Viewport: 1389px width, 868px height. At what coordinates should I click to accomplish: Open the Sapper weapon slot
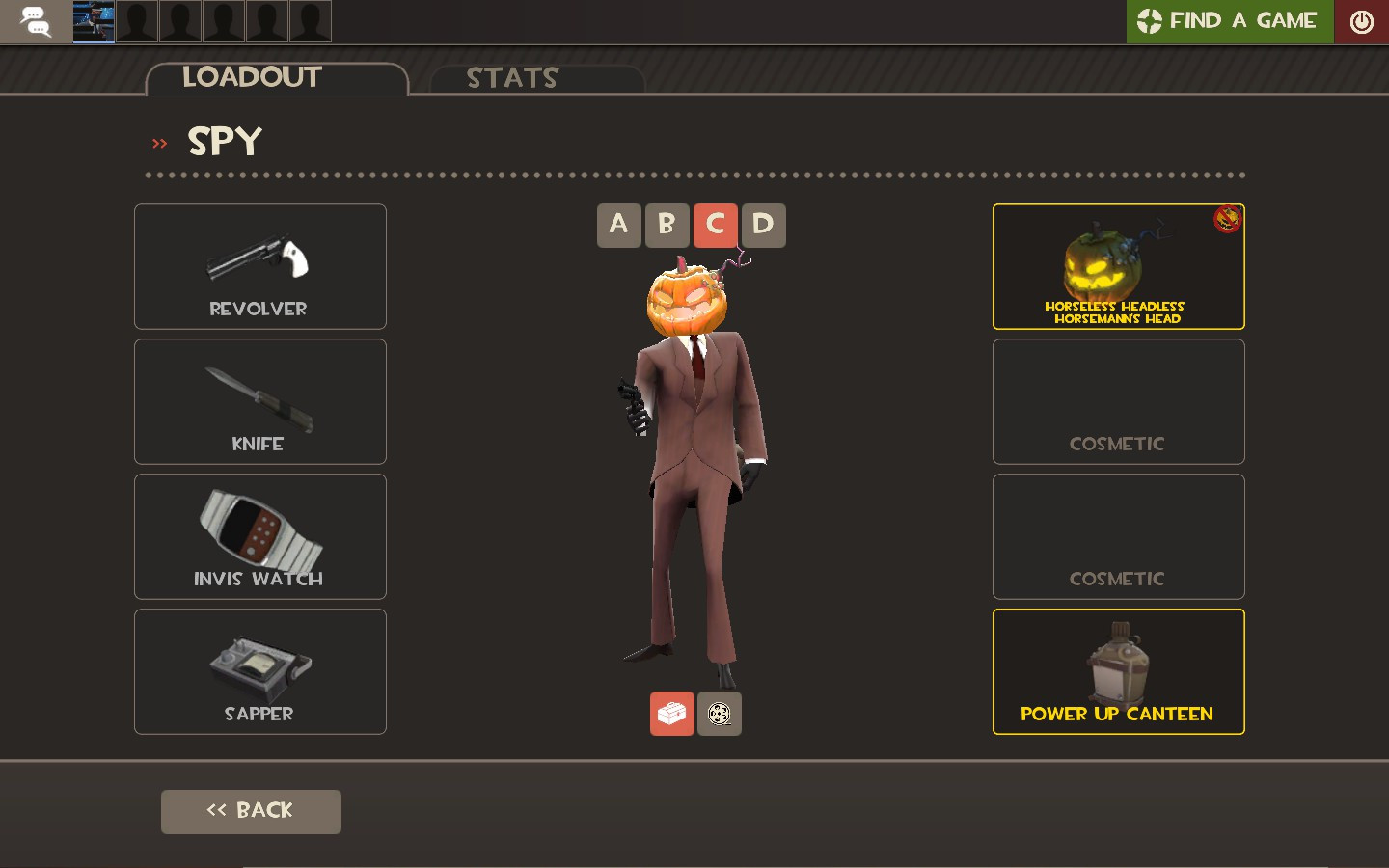pyautogui.click(x=259, y=671)
